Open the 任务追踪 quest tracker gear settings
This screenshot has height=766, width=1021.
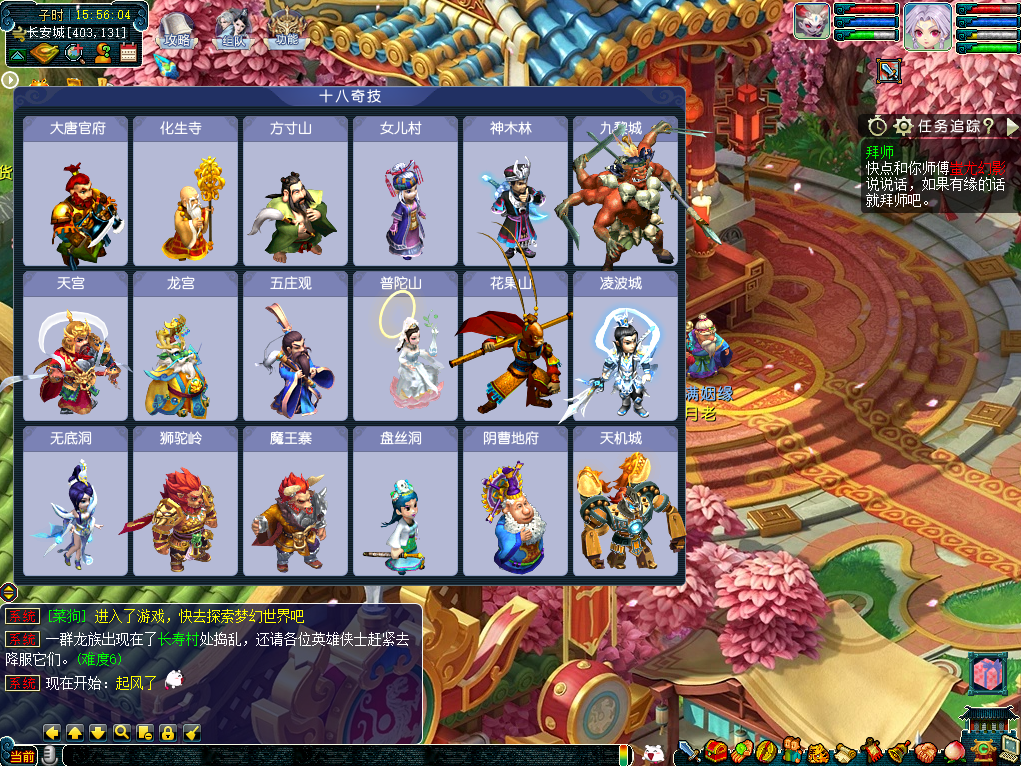click(903, 126)
